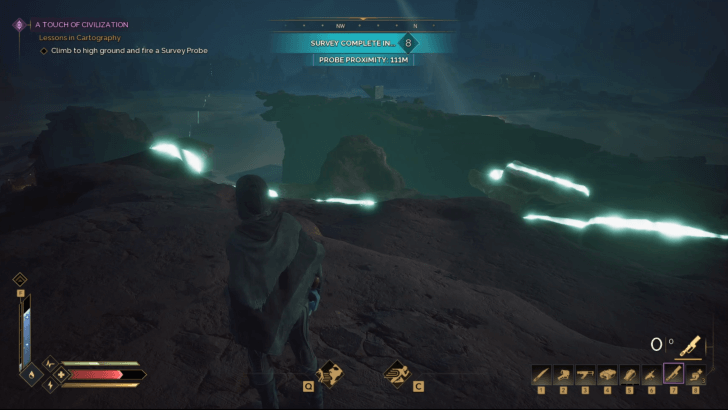The image size is (728, 410).
Task: Click the equipped launcher icon above the hotbar
Action: click(x=689, y=345)
